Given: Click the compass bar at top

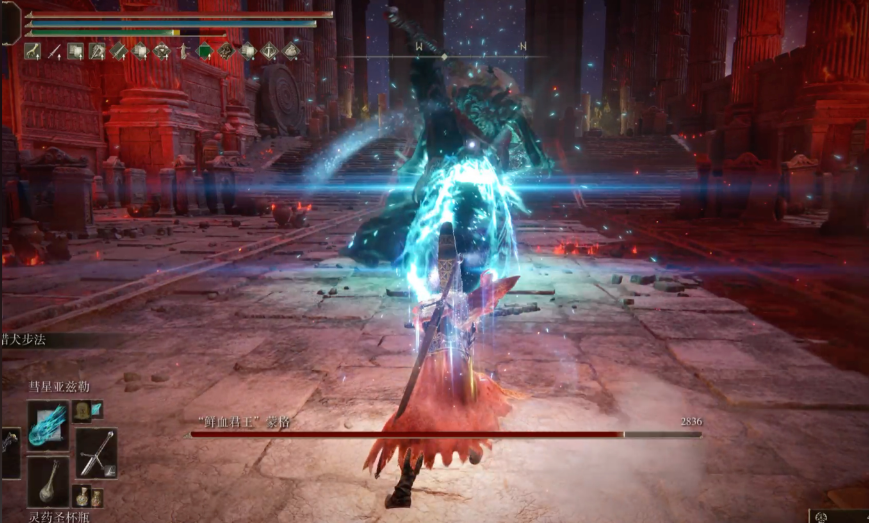Looking at the screenshot, I should pyautogui.click(x=443, y=56).
